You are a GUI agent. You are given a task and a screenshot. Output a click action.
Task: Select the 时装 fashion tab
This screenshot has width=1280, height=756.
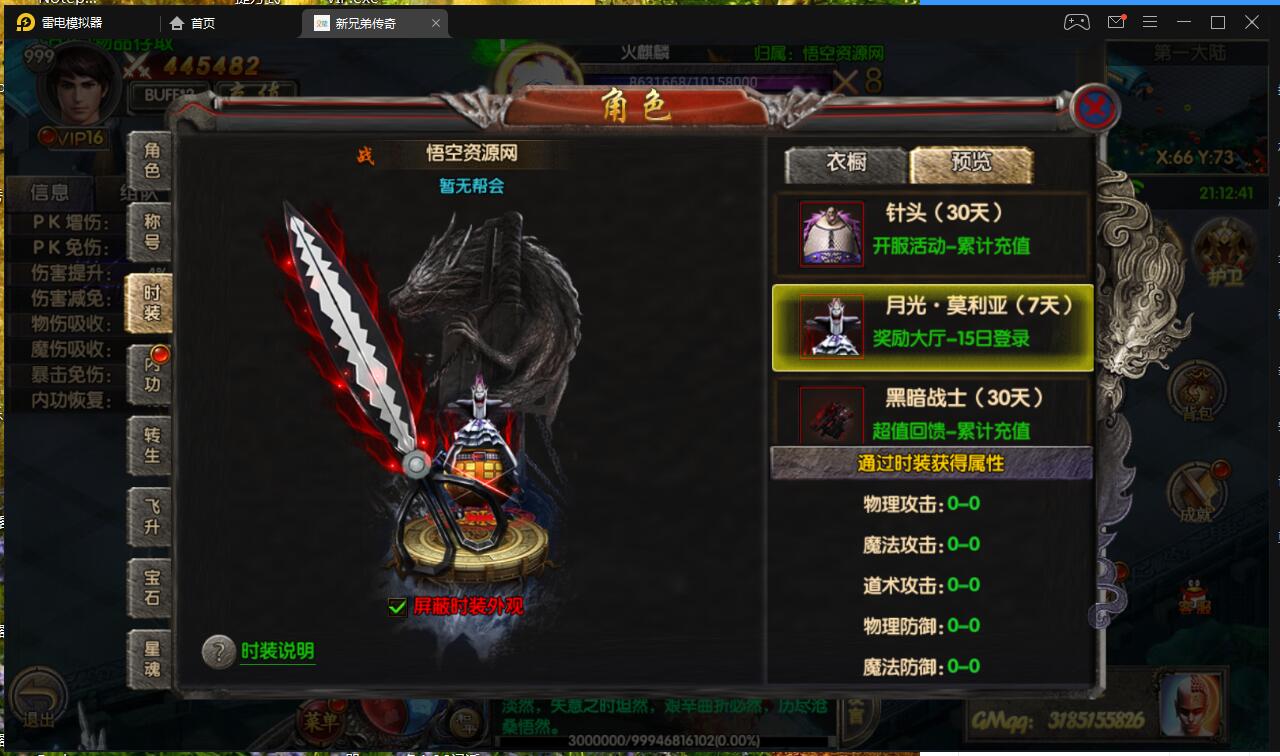pos(150,303)
